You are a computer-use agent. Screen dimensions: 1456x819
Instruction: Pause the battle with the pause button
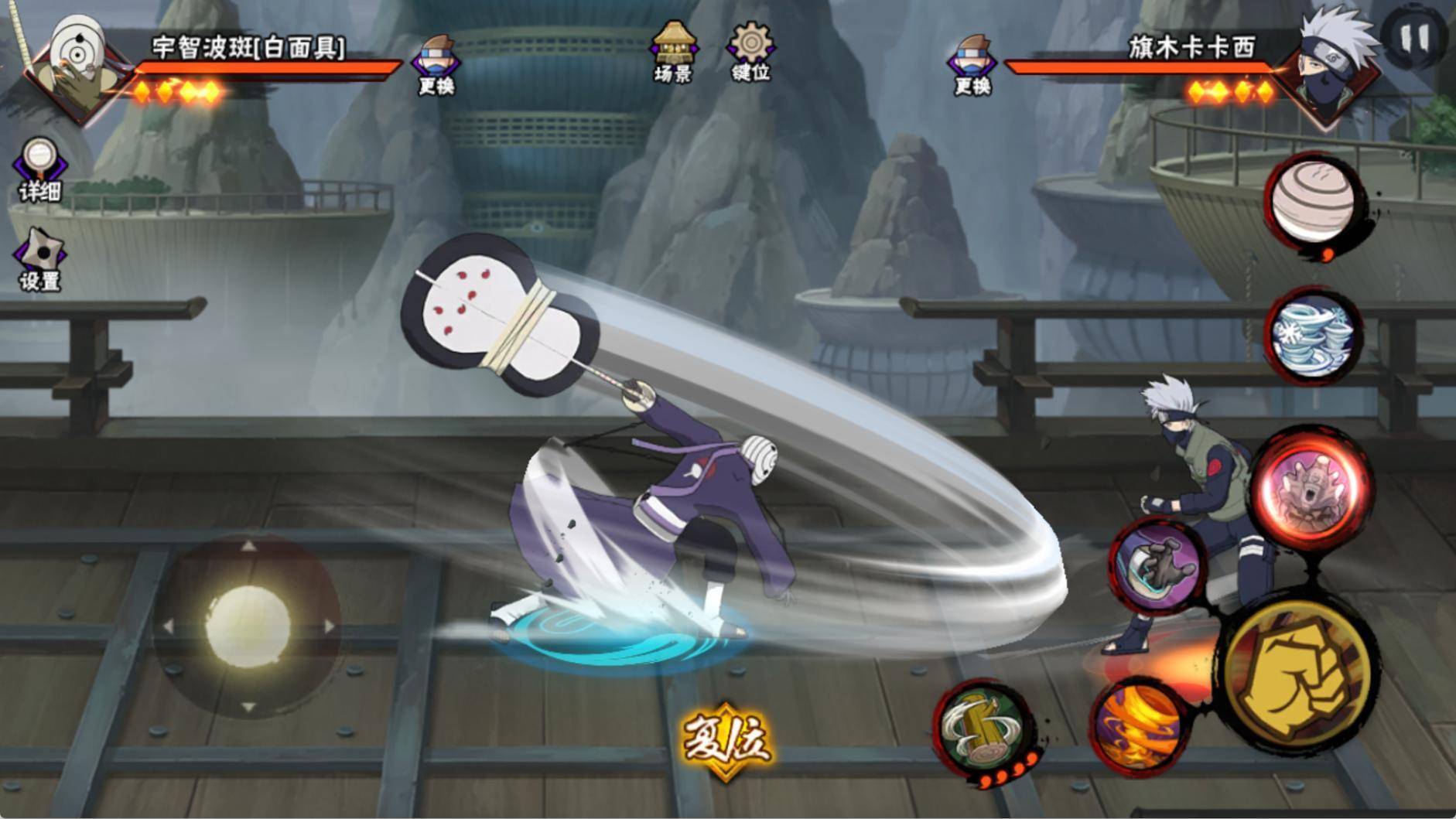pyautogui.click(x=1415, y=38)
